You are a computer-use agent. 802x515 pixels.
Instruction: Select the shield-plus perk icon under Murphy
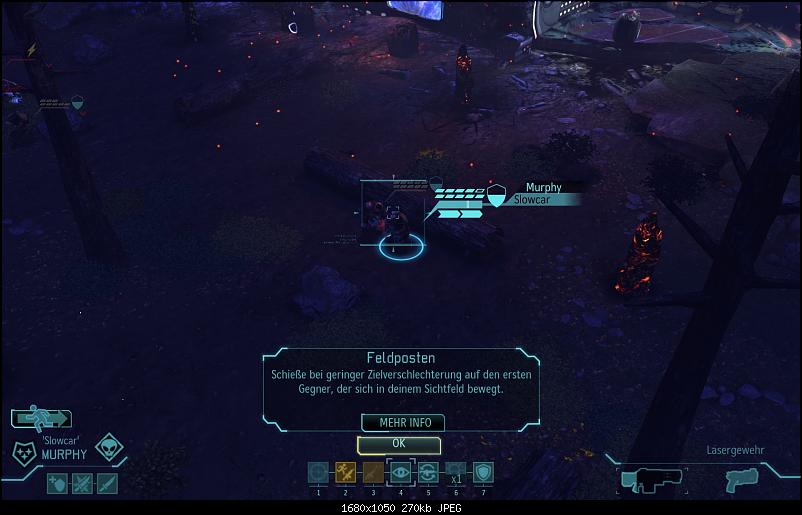(58, 484)
